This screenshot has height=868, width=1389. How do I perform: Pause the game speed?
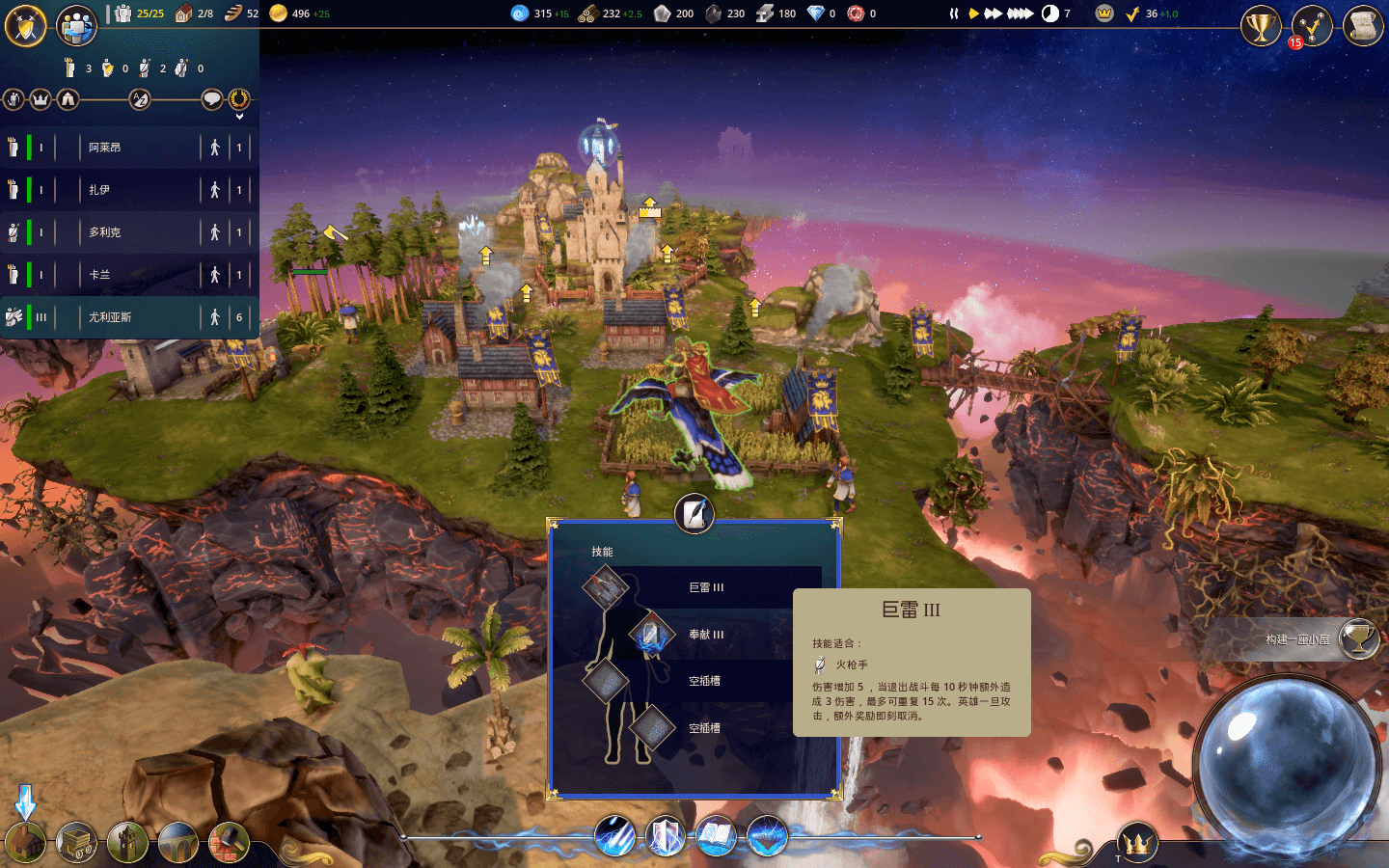(954, 14)
